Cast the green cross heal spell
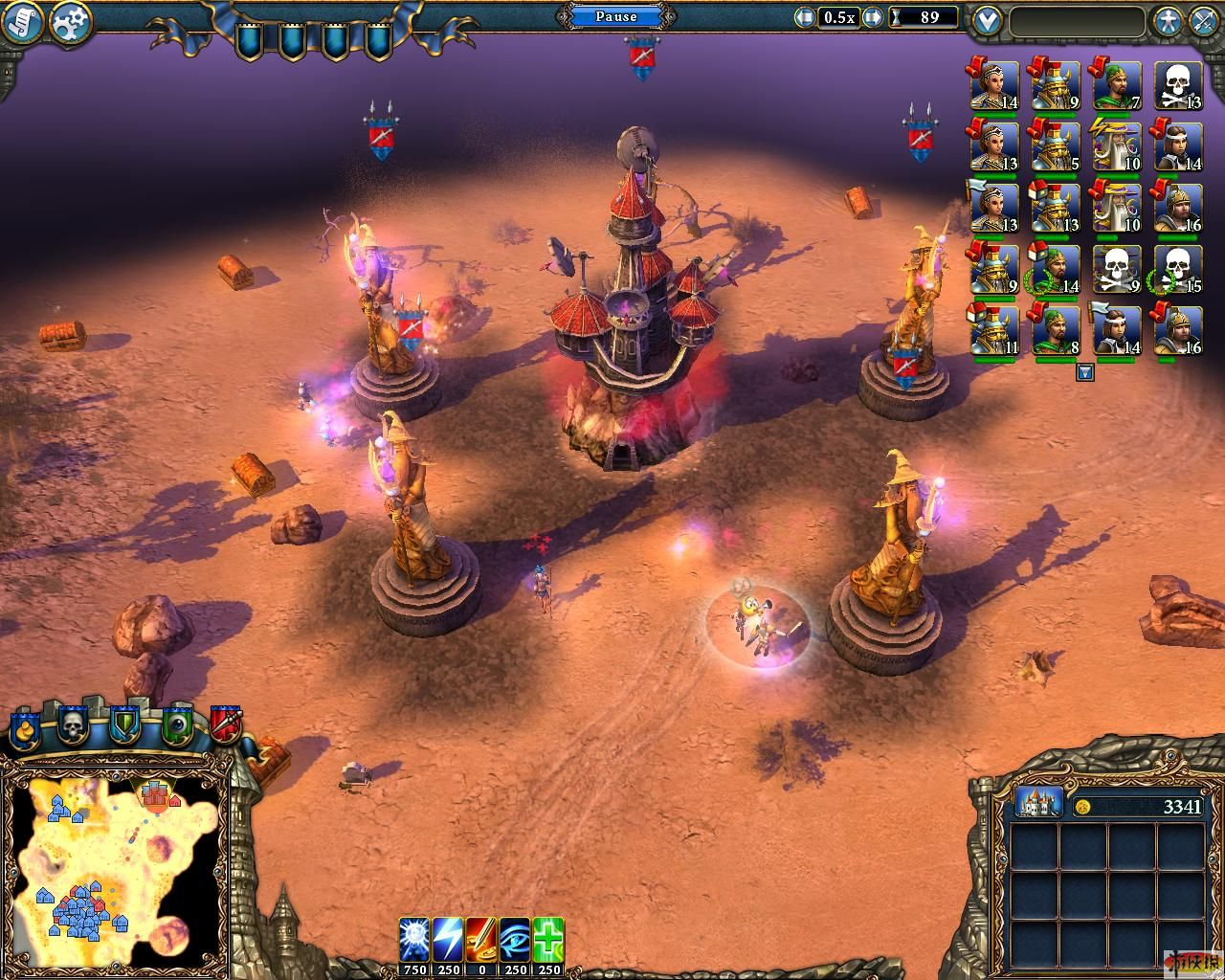This screenshot has width=1225, height=980. tap(548, 939)
